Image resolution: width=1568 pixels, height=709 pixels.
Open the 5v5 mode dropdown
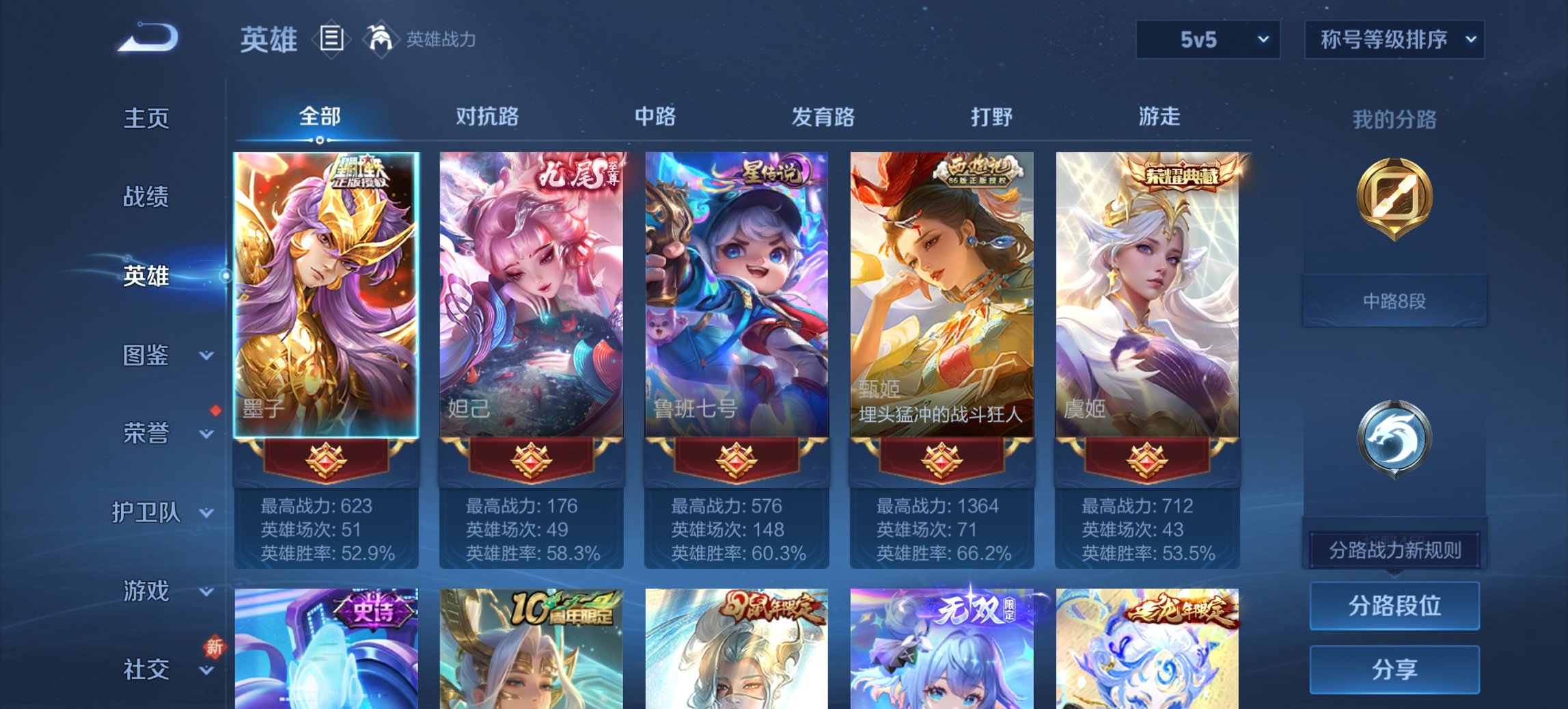click(x=1207, y=40)
